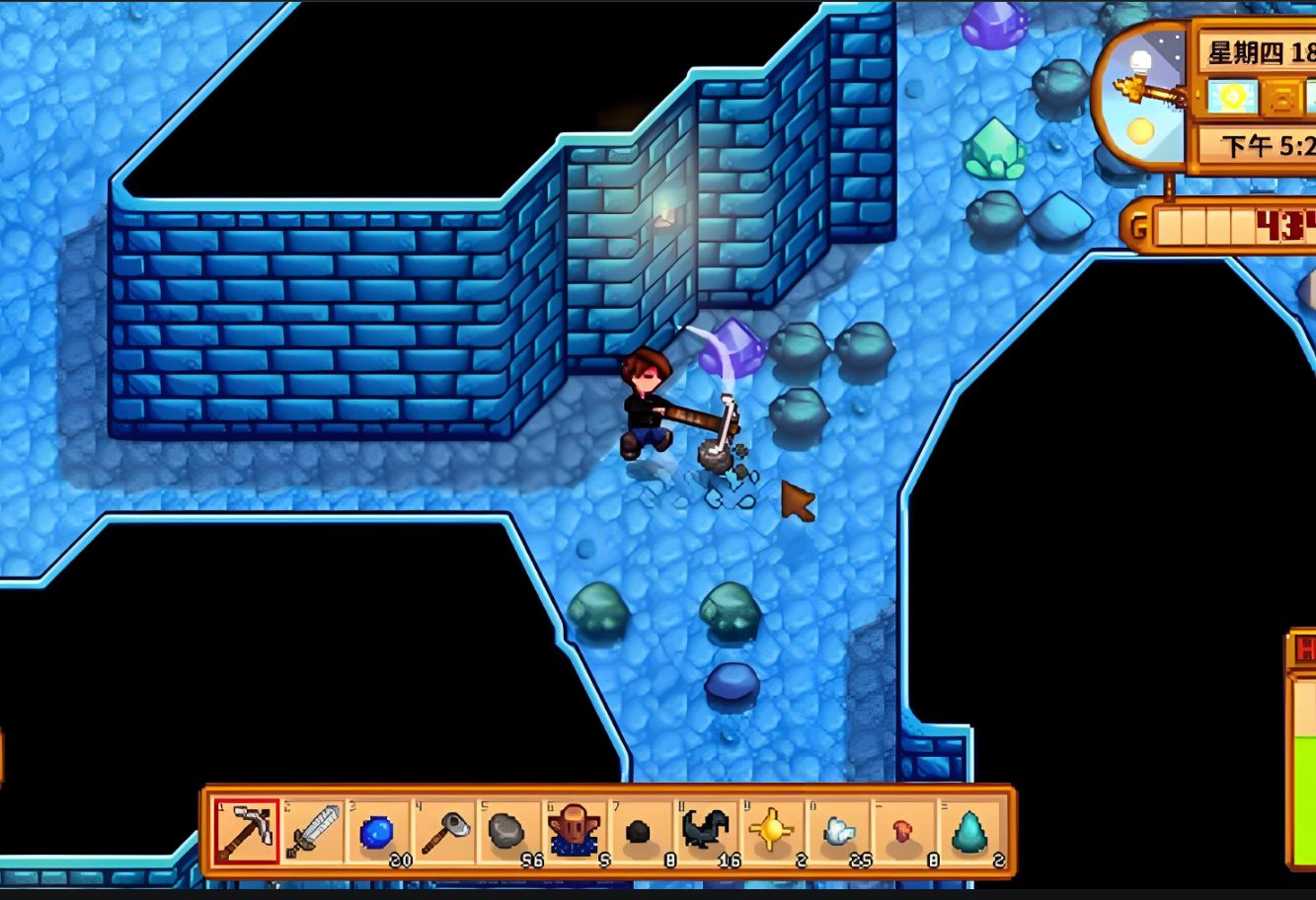Select the white quartz stack of 25
Image resolution: width=1316 pixels, height=900 pixels.
[x=838, y=831]
